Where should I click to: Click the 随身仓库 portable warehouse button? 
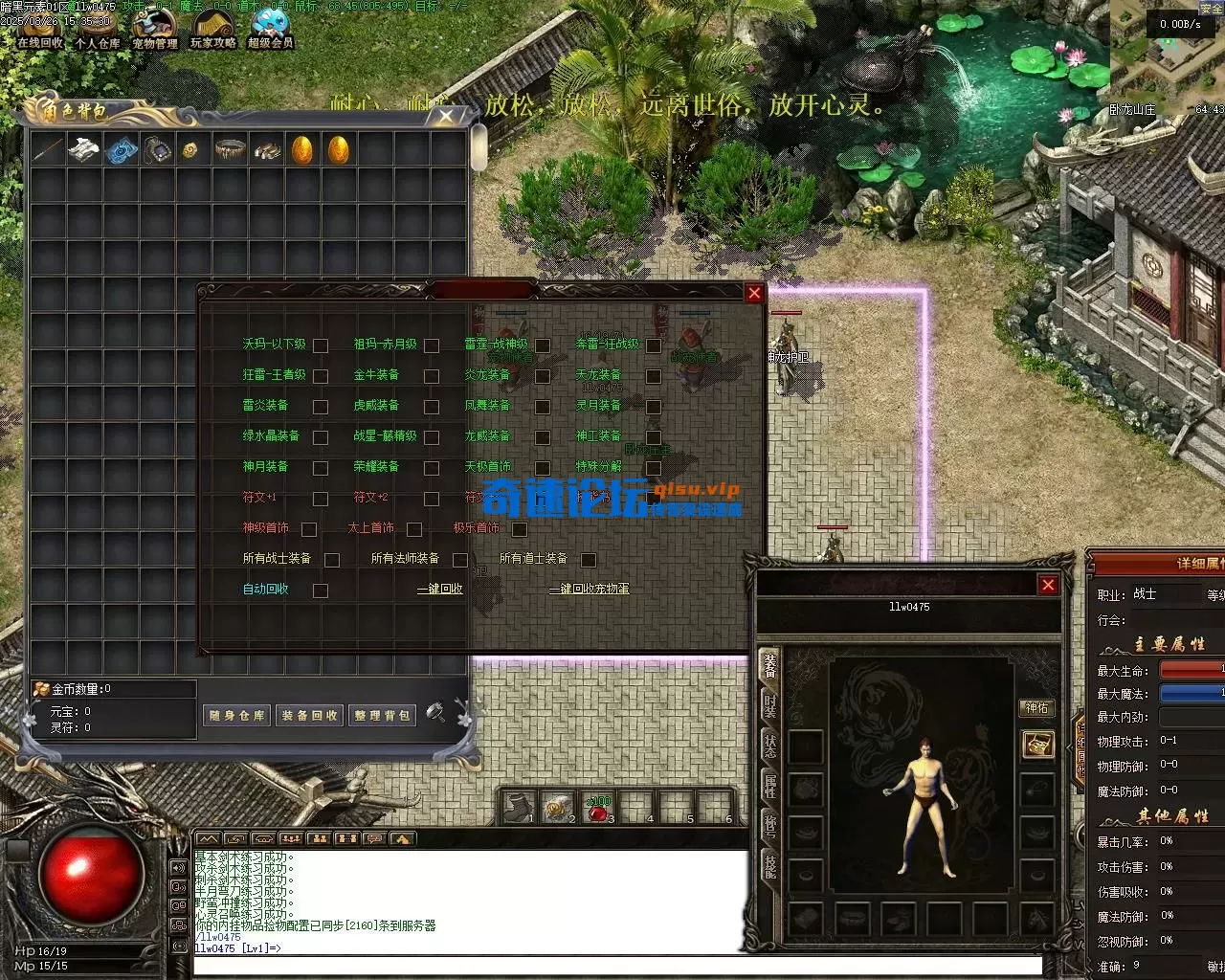(x=236, y=715)
